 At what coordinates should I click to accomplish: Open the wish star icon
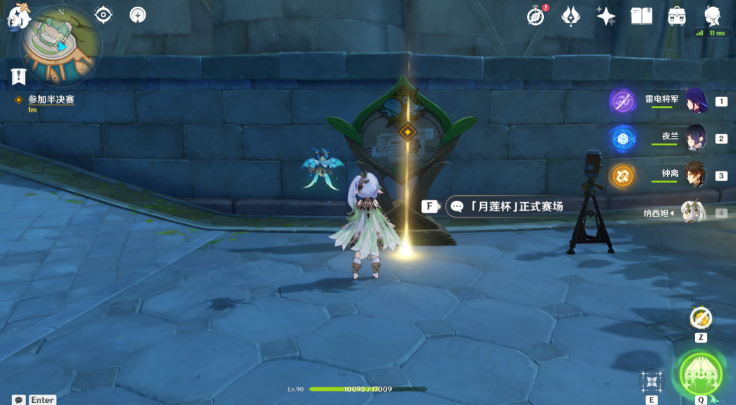[x=606, y=15]
